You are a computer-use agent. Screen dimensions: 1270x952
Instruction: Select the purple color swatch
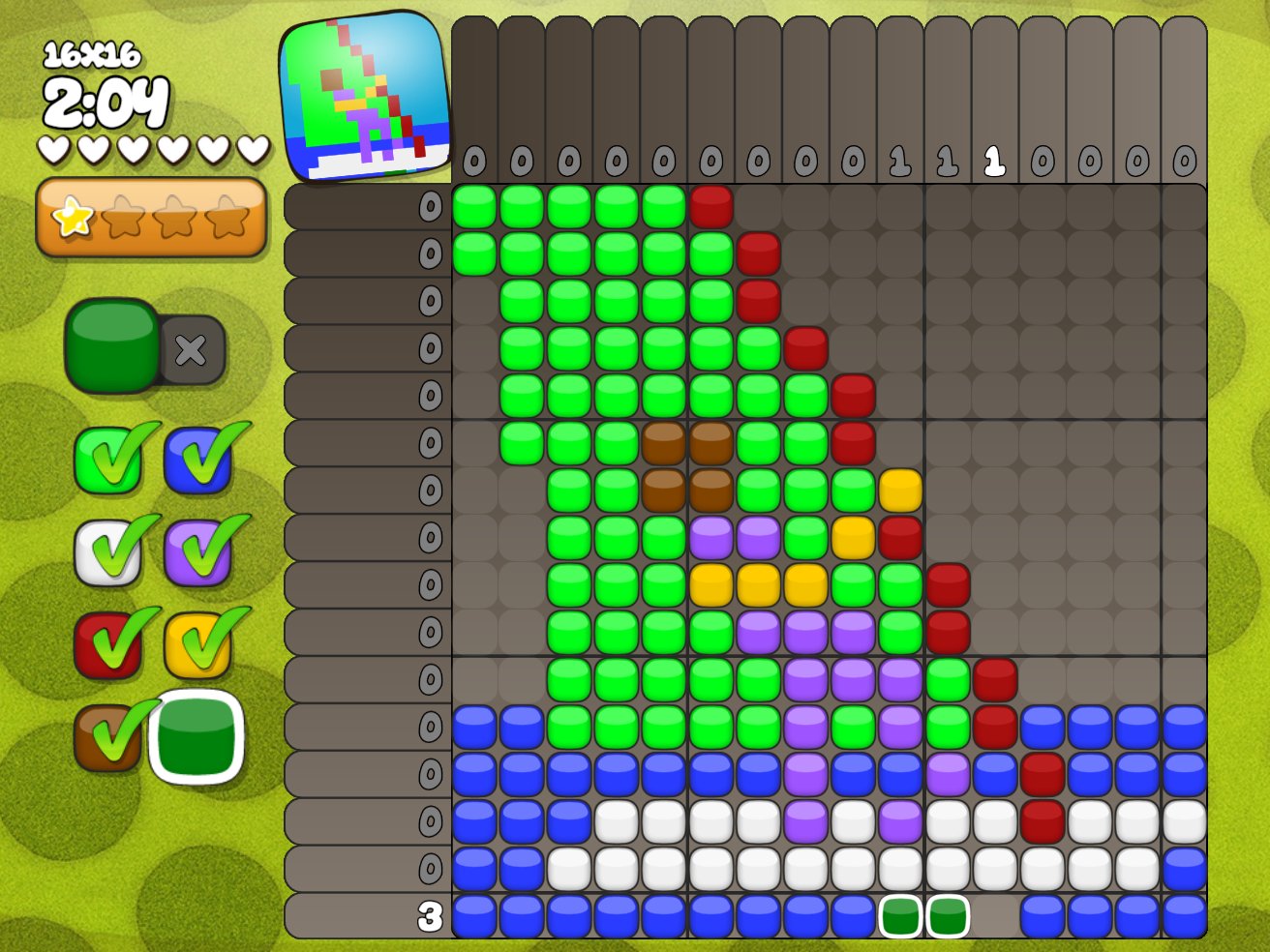(x=197, y=553)
